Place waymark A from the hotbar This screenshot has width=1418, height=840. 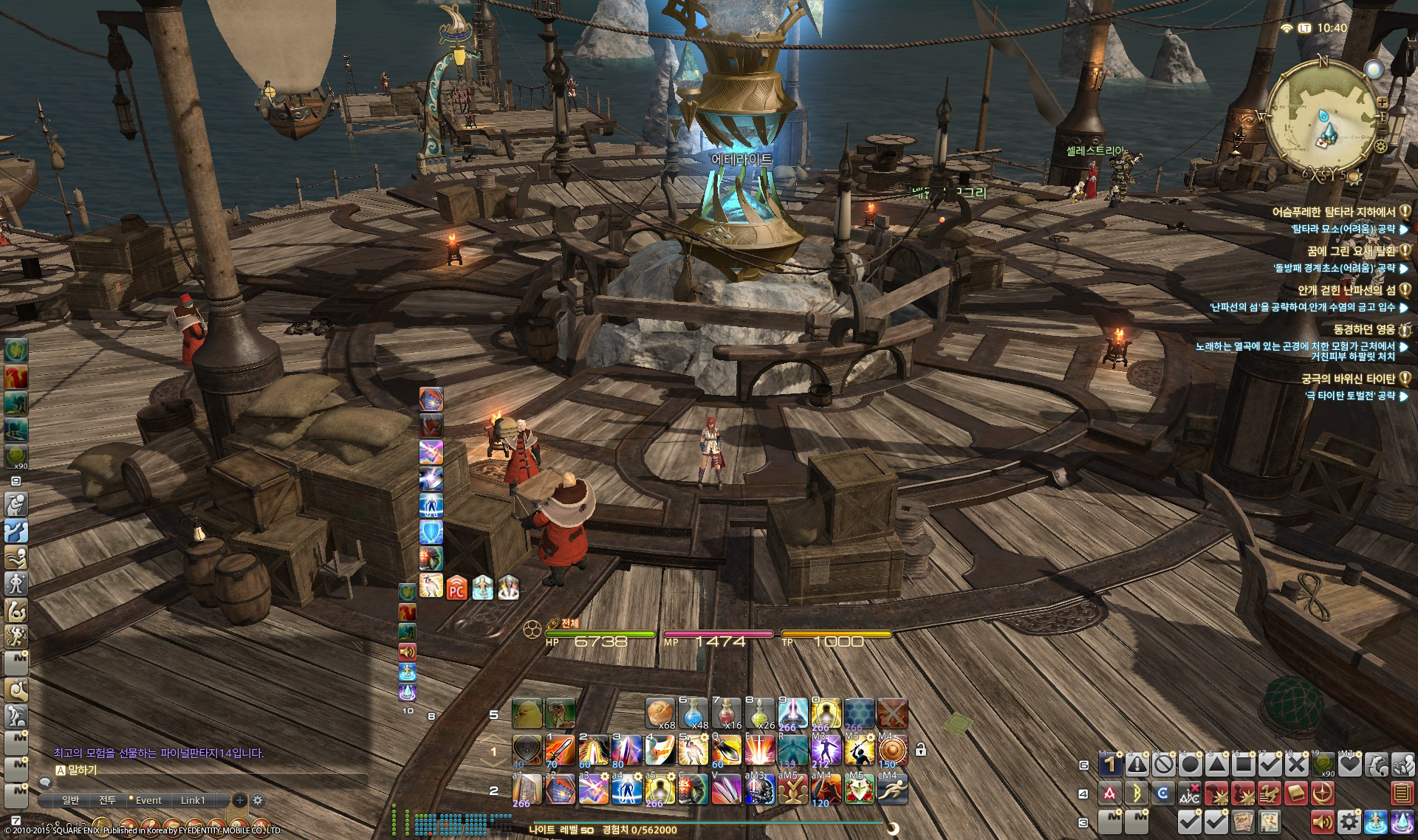tap(1109, 793)
